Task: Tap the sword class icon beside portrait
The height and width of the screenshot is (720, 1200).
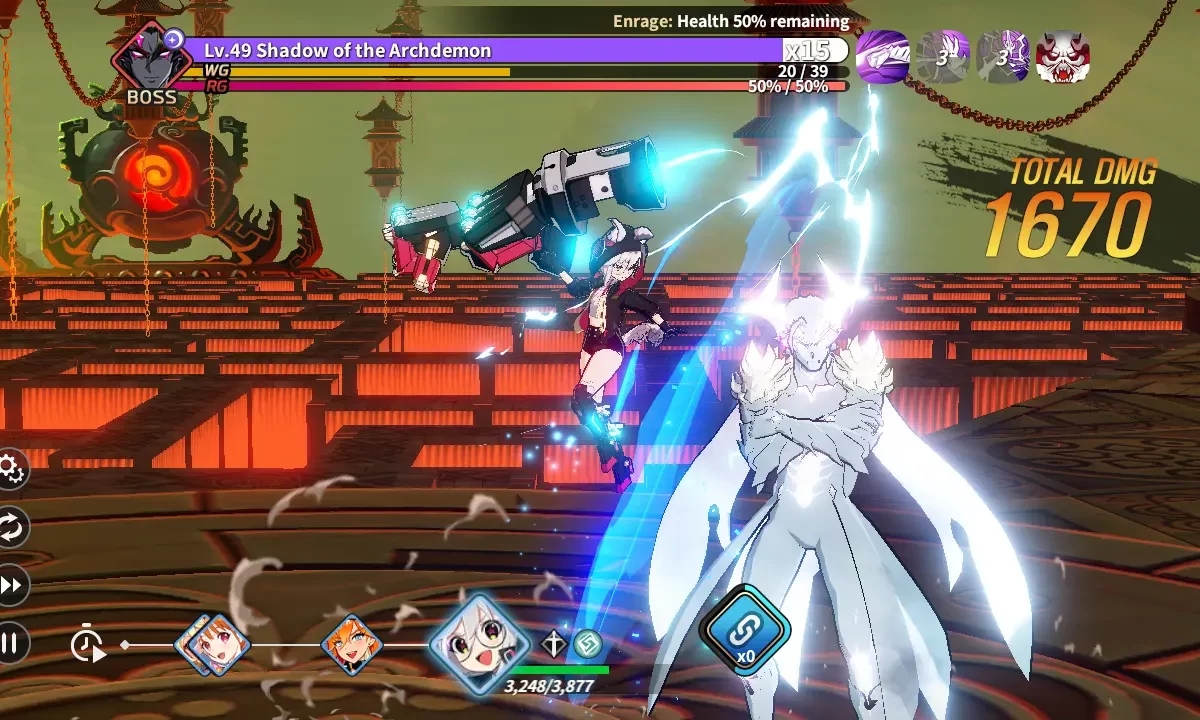Action: tap(554, 643)
